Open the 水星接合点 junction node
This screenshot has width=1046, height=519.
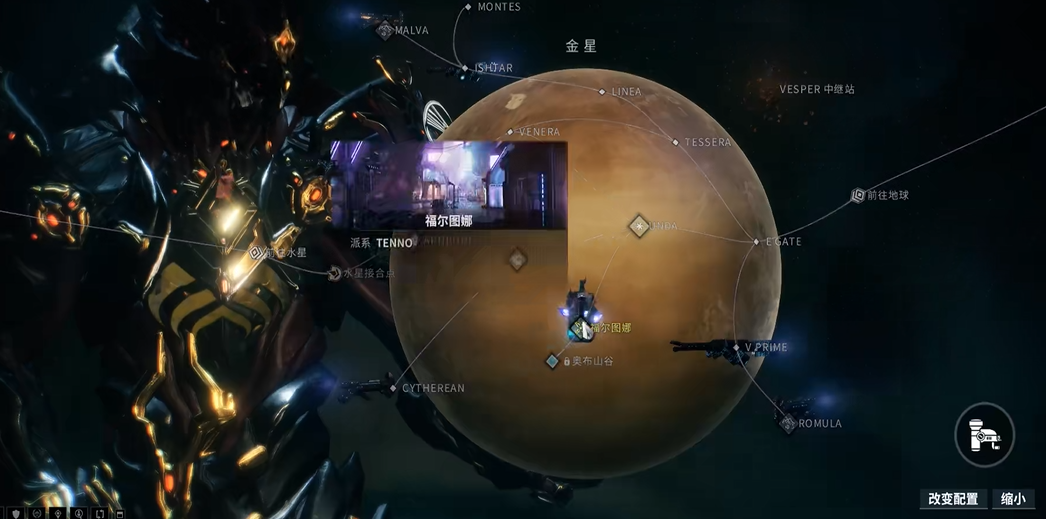(334, 273)
